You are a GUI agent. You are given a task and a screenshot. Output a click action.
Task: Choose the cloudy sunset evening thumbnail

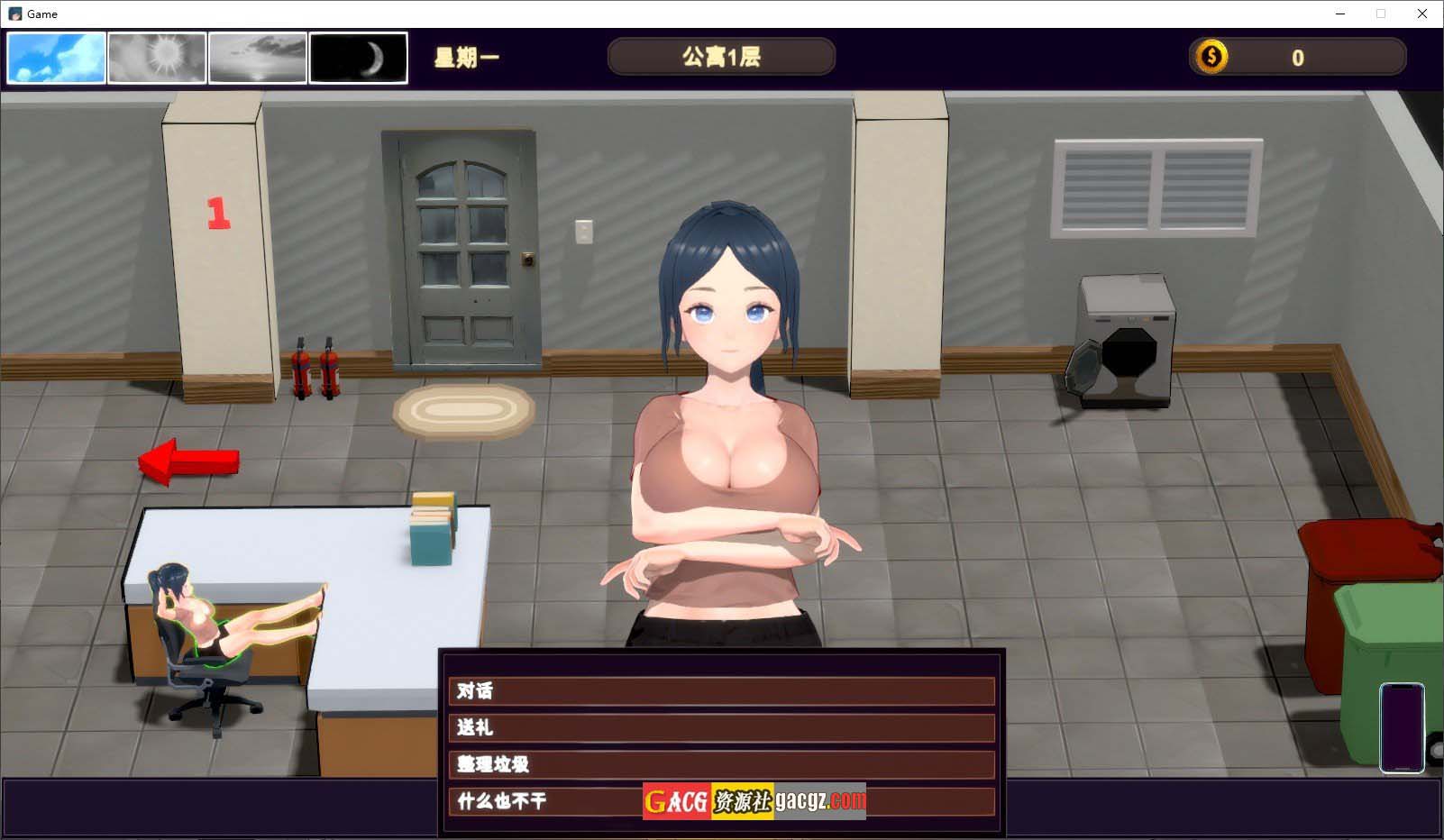(x=258, y=59)
